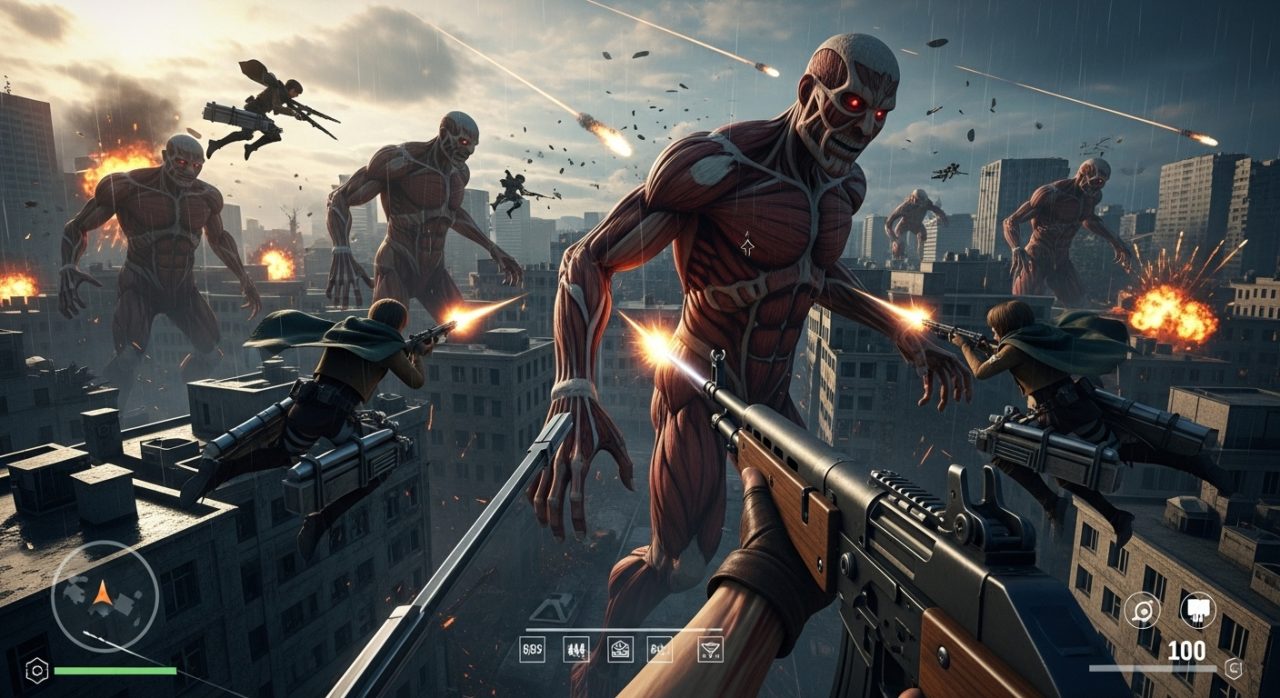
Task: Choose the envelope-shaped hotbar slot
Action: click(620, 649)
